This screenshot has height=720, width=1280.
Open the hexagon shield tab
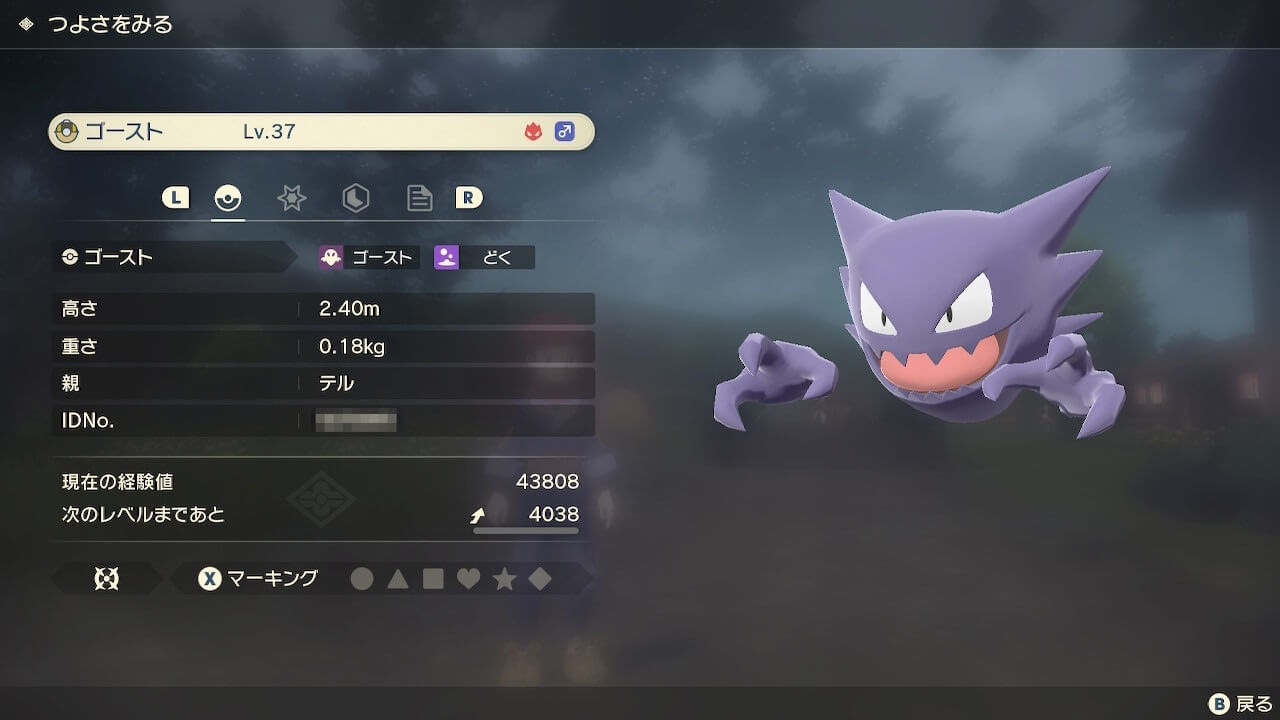coord(355,198)
